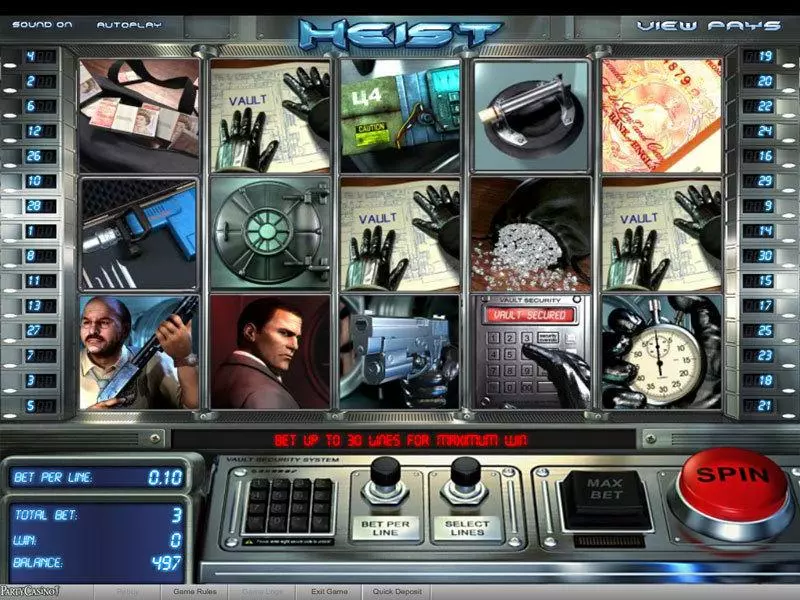800x600 pixels.
Task: Click the PartyCasino logo
Action: [x=30, y=592]
